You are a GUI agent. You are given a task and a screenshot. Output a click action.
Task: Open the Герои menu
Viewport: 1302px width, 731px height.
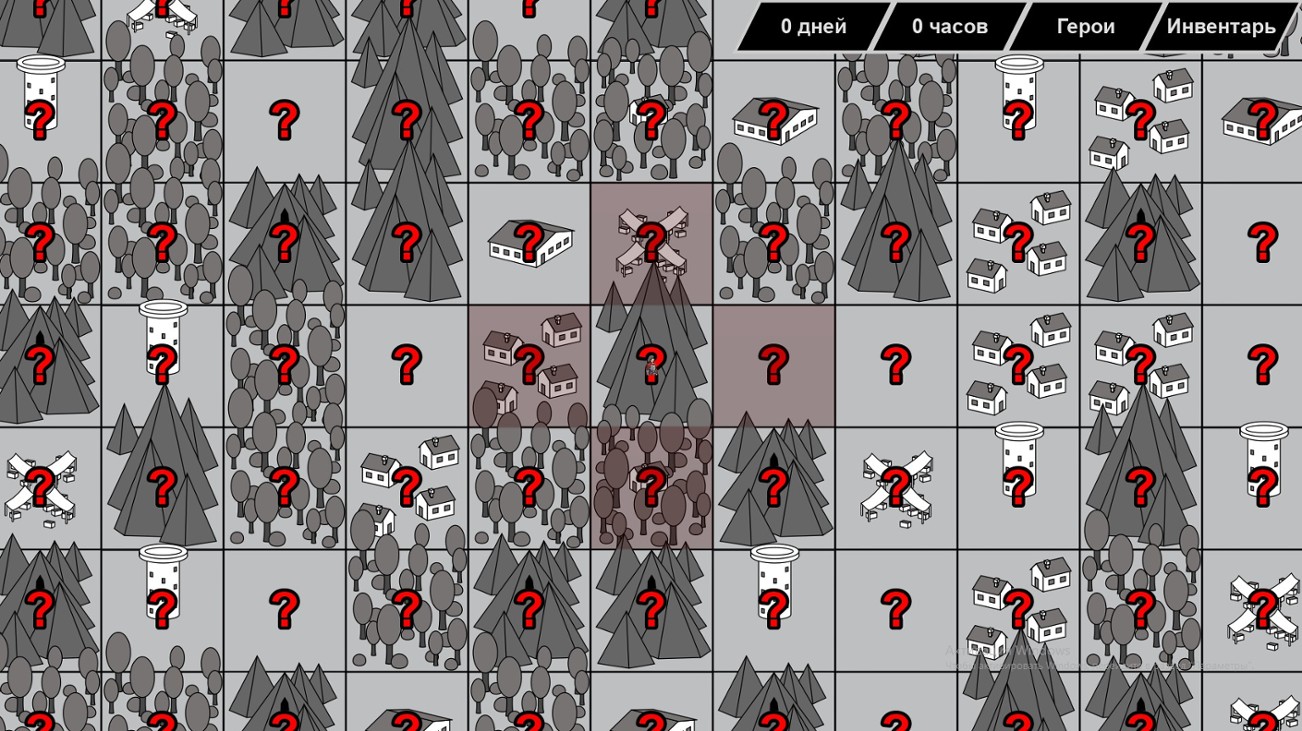(x=1088, y=27)
